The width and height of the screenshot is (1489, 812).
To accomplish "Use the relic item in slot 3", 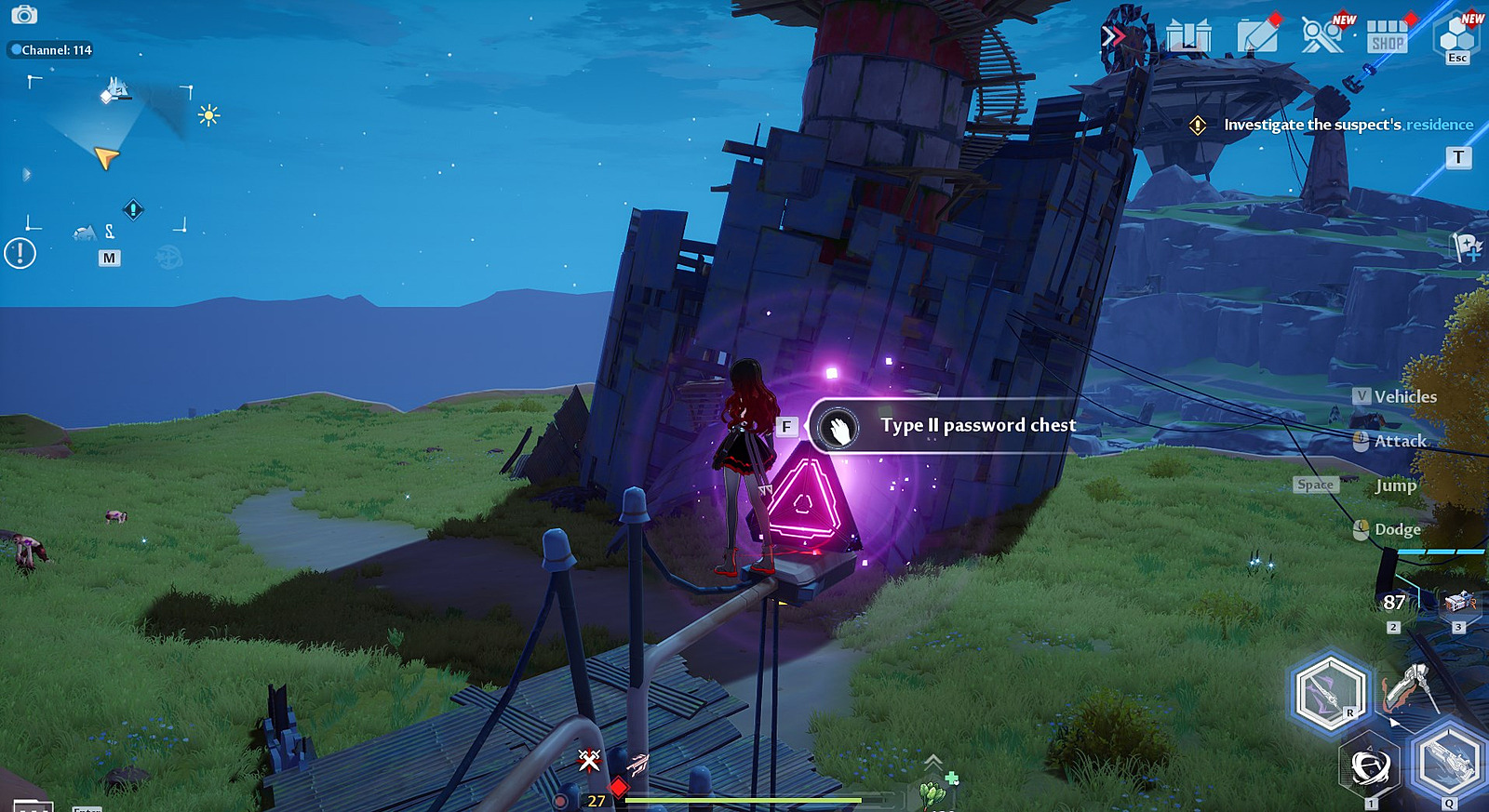I will 1458,604.
